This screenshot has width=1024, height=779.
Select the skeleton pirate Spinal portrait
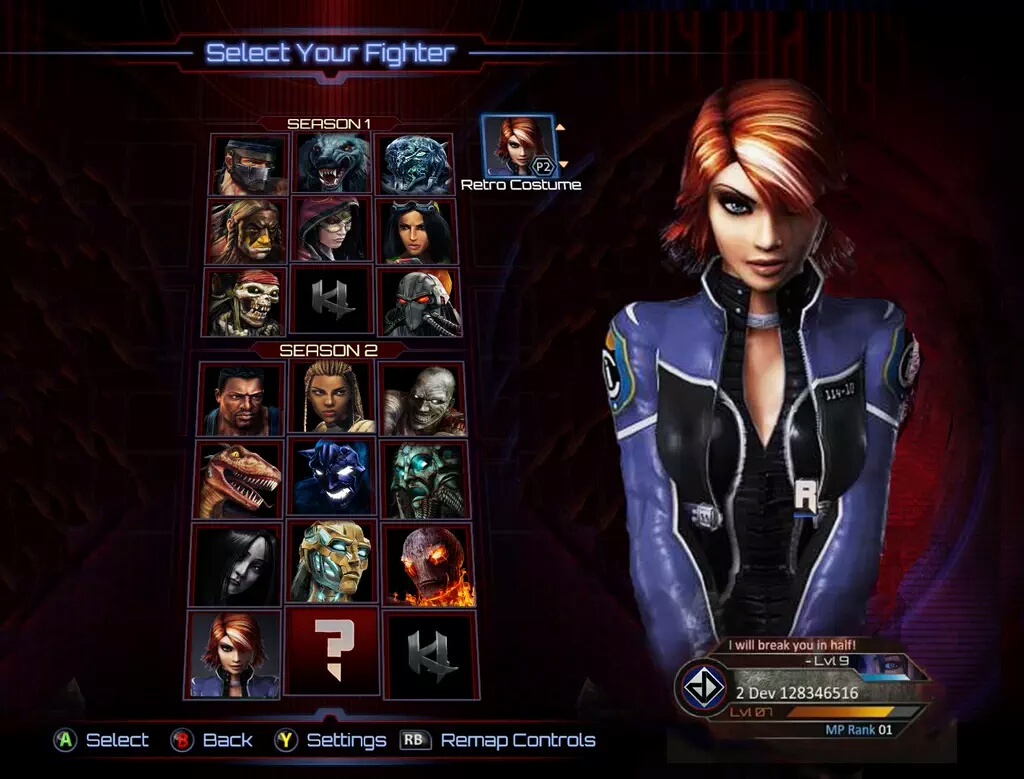(244, 301)
